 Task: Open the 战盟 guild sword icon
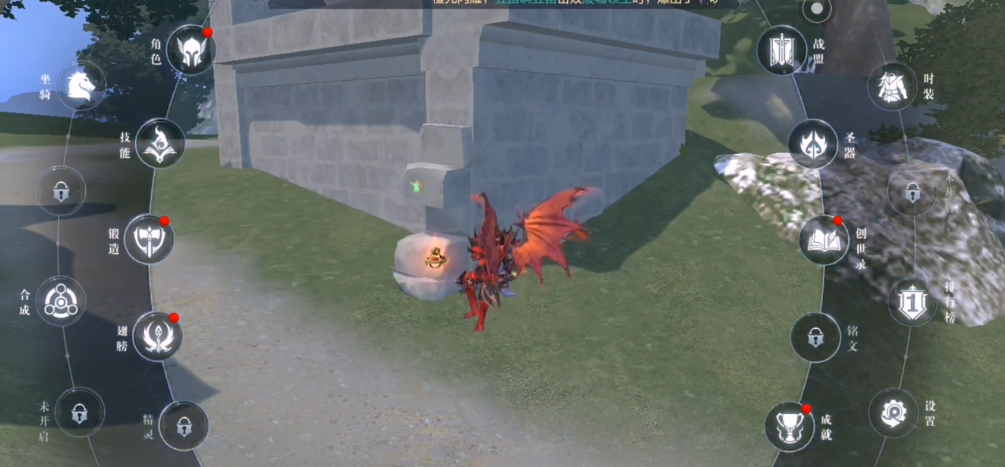tap(781, 50)
